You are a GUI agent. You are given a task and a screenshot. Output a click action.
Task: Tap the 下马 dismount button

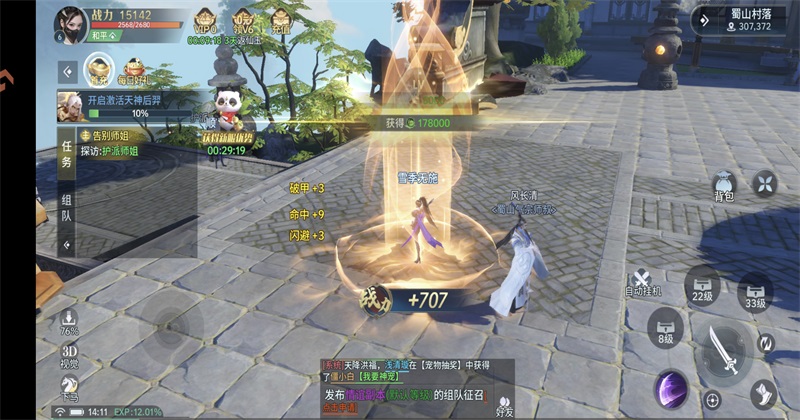point(69,392)
